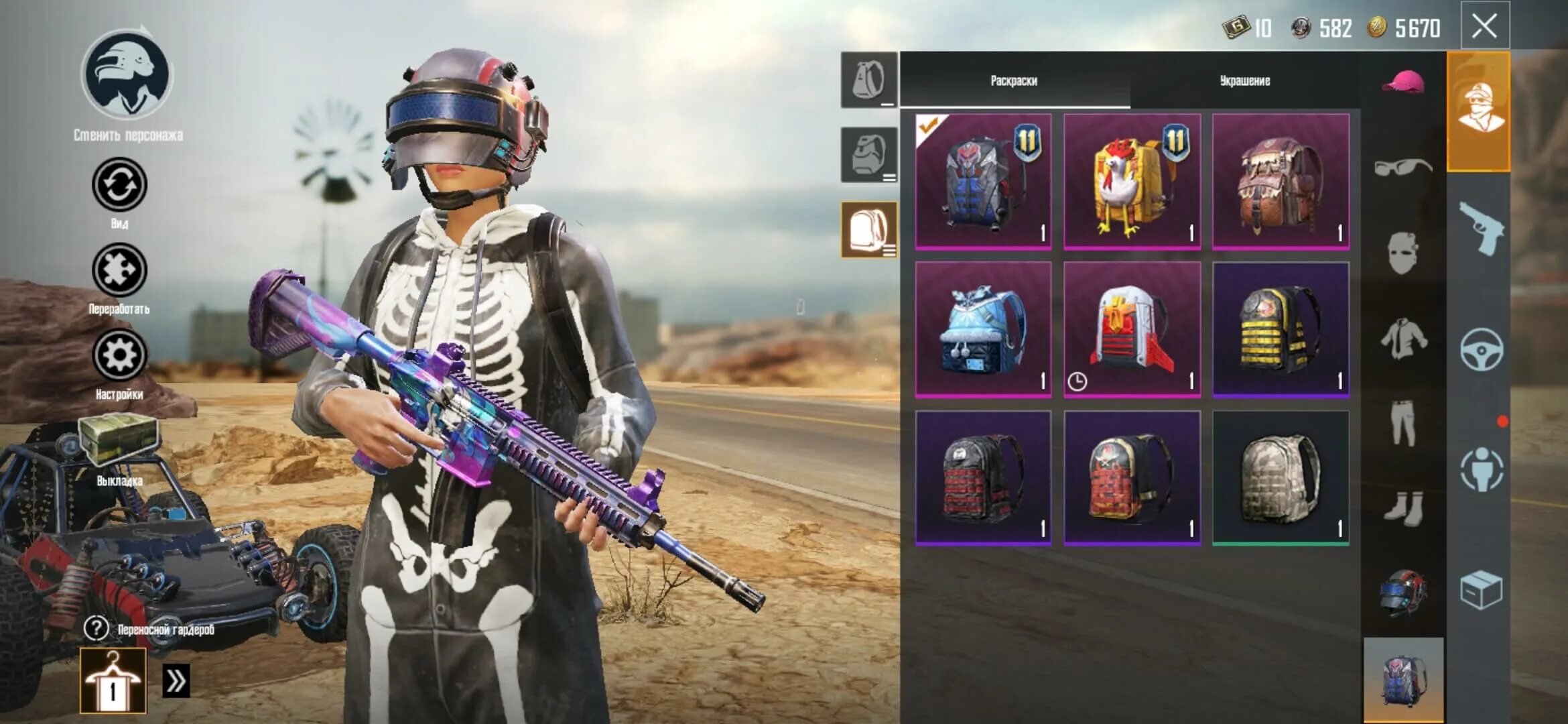Toggle the Вид view button
This screenshot has height=724, width=1568.
tap(119, 184)
